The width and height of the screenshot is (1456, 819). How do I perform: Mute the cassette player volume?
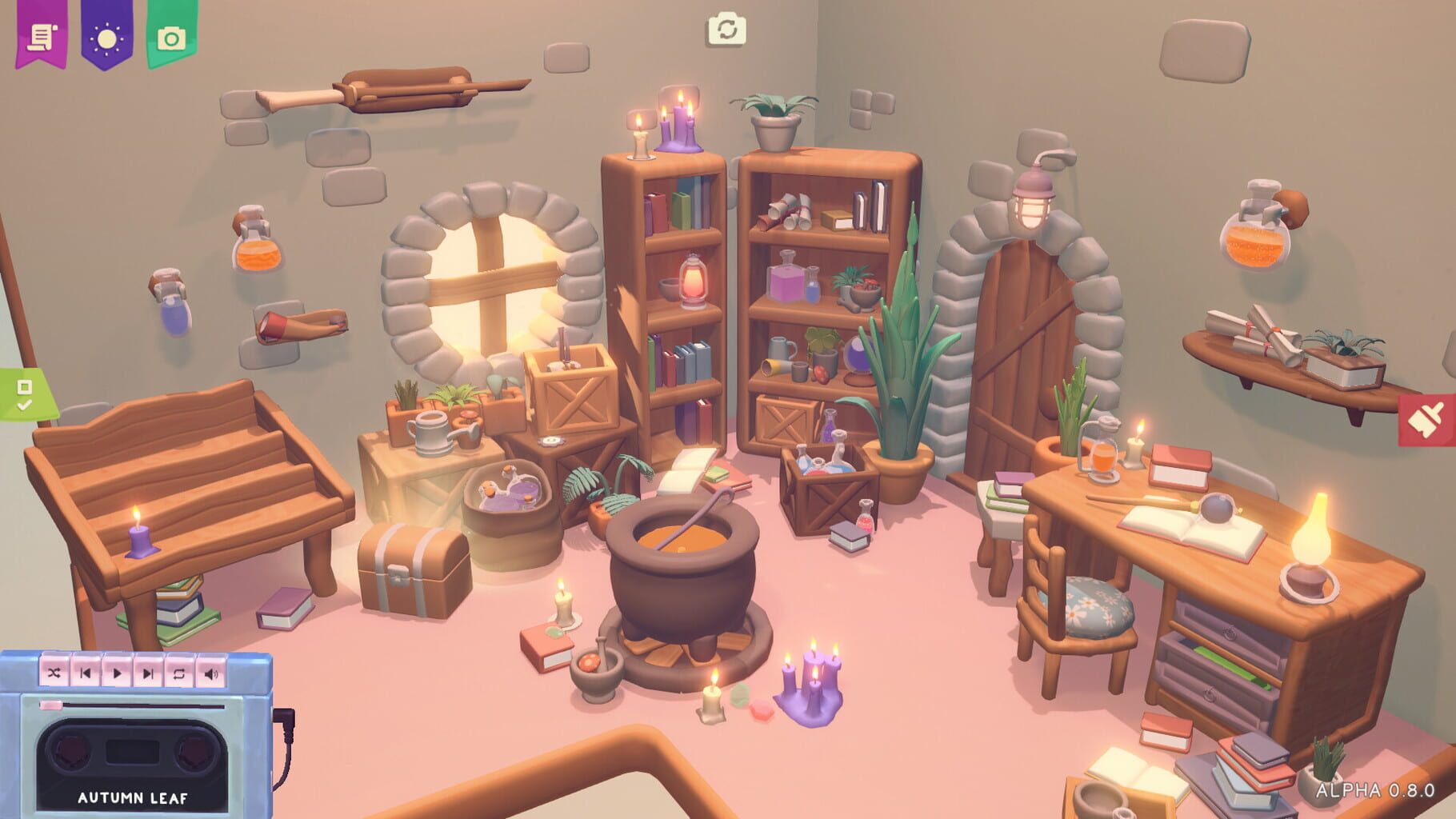210,674
